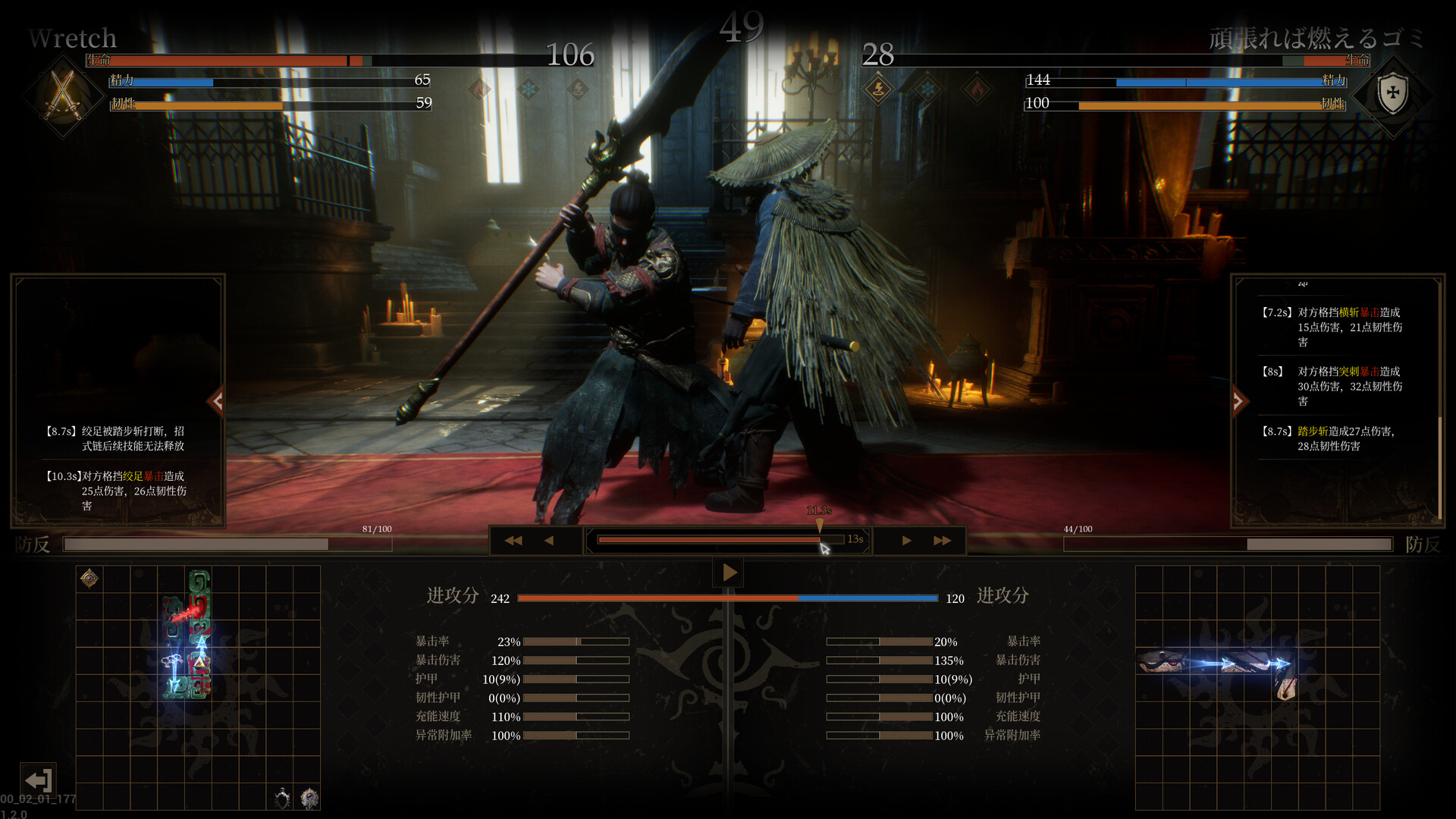1456x819 pixels.
Task: Fast-forward with the double right arrow
Action: tap(943, 541)
